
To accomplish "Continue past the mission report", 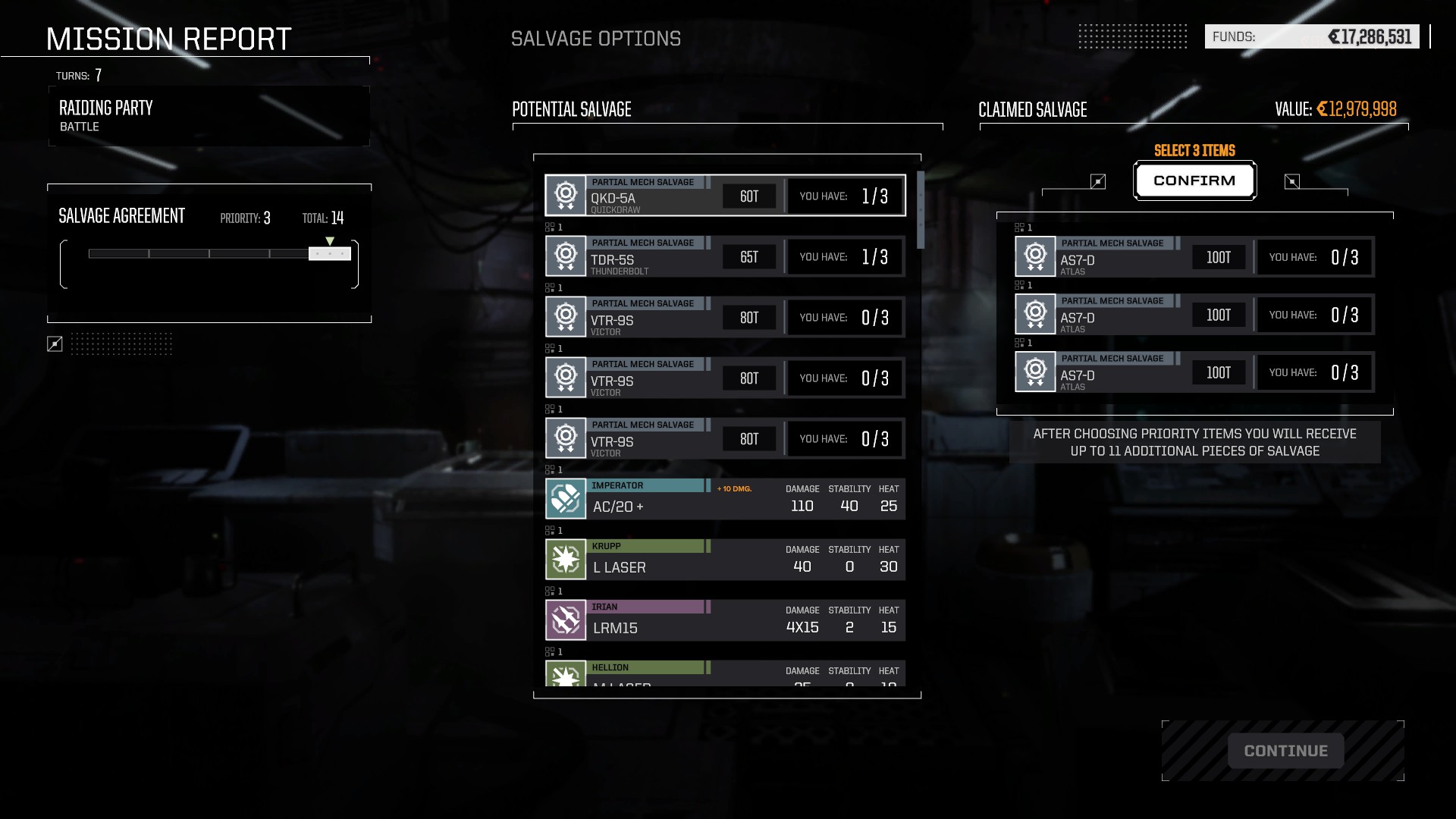I will [x=1285, y=751].
